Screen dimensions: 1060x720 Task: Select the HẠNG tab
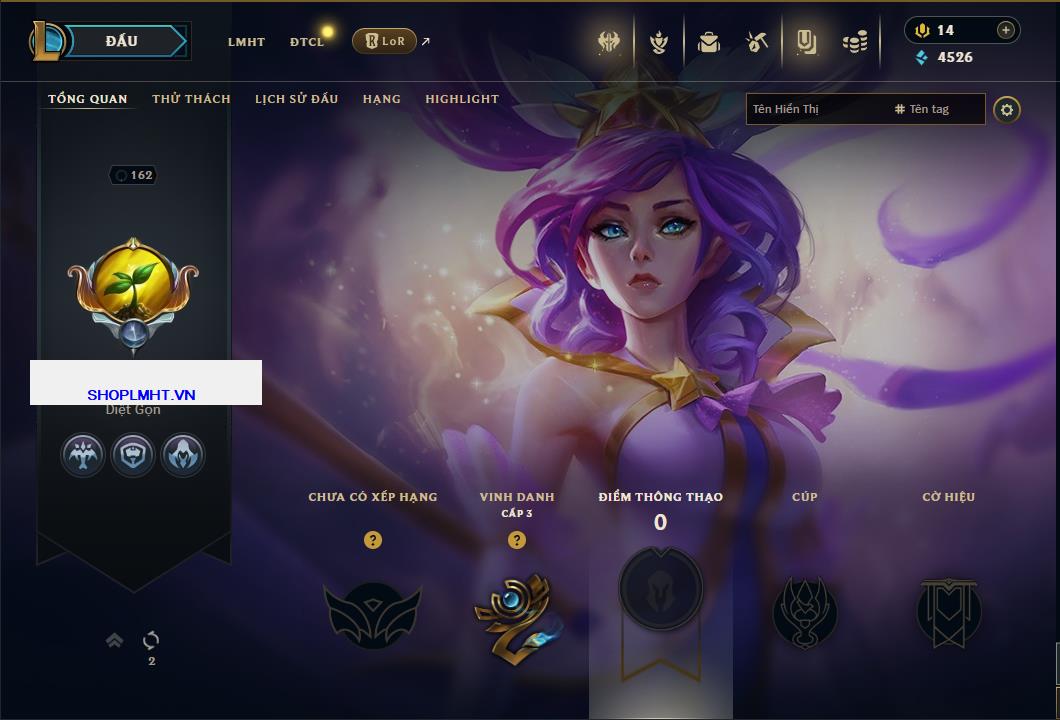click(x=381, y=99)
